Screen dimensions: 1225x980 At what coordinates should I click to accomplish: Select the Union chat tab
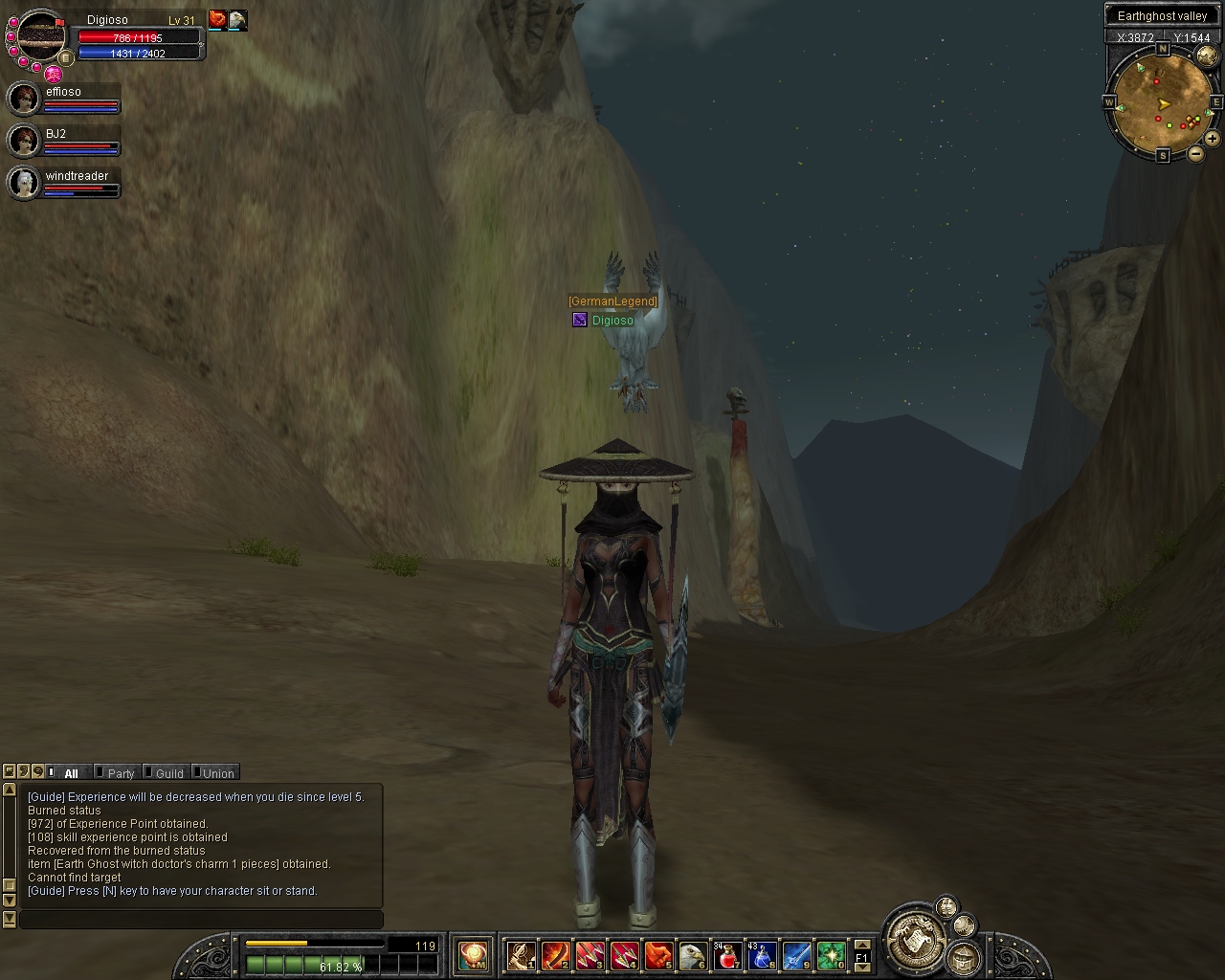tap(217, 773)
